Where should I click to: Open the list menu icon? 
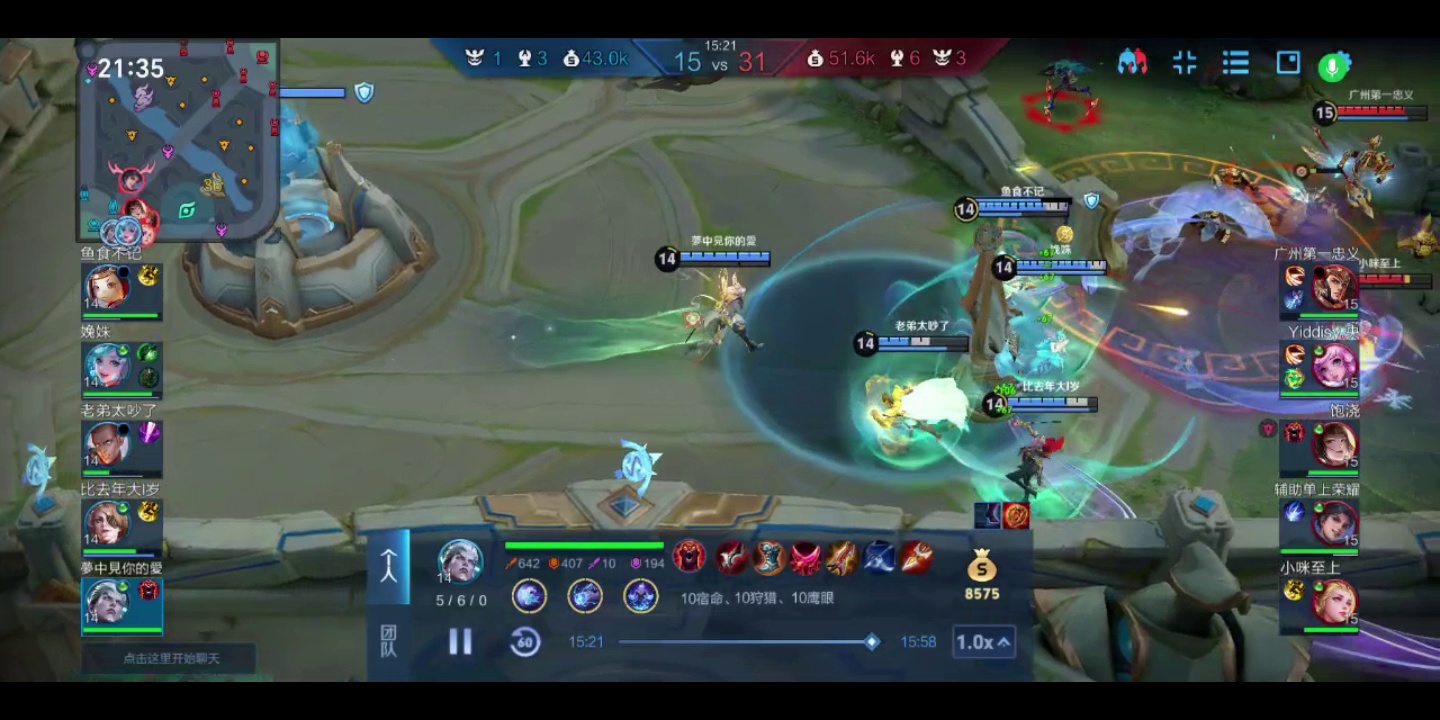point(1236,63)
